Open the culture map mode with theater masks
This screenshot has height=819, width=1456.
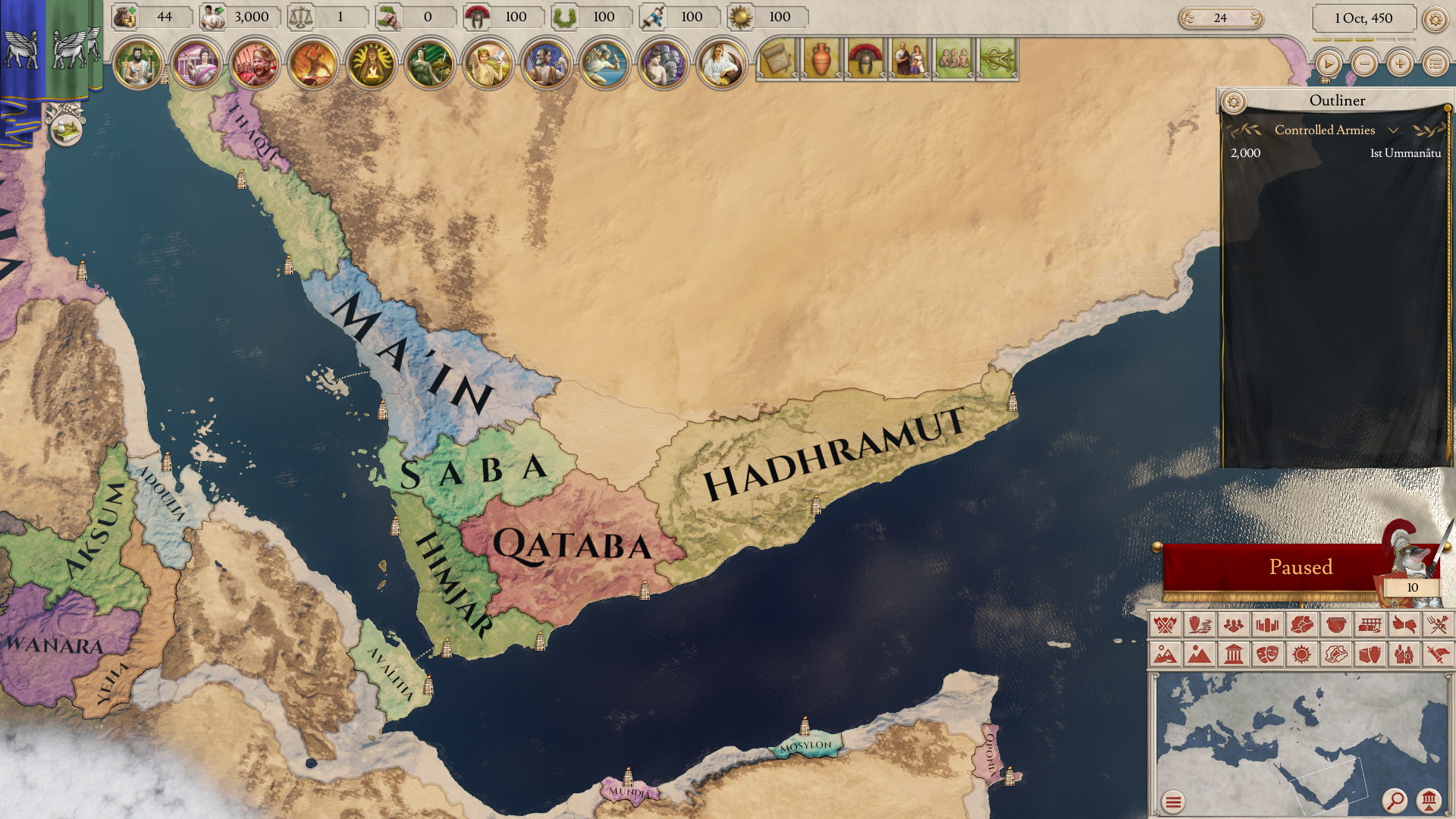(x=1266, y=653)
